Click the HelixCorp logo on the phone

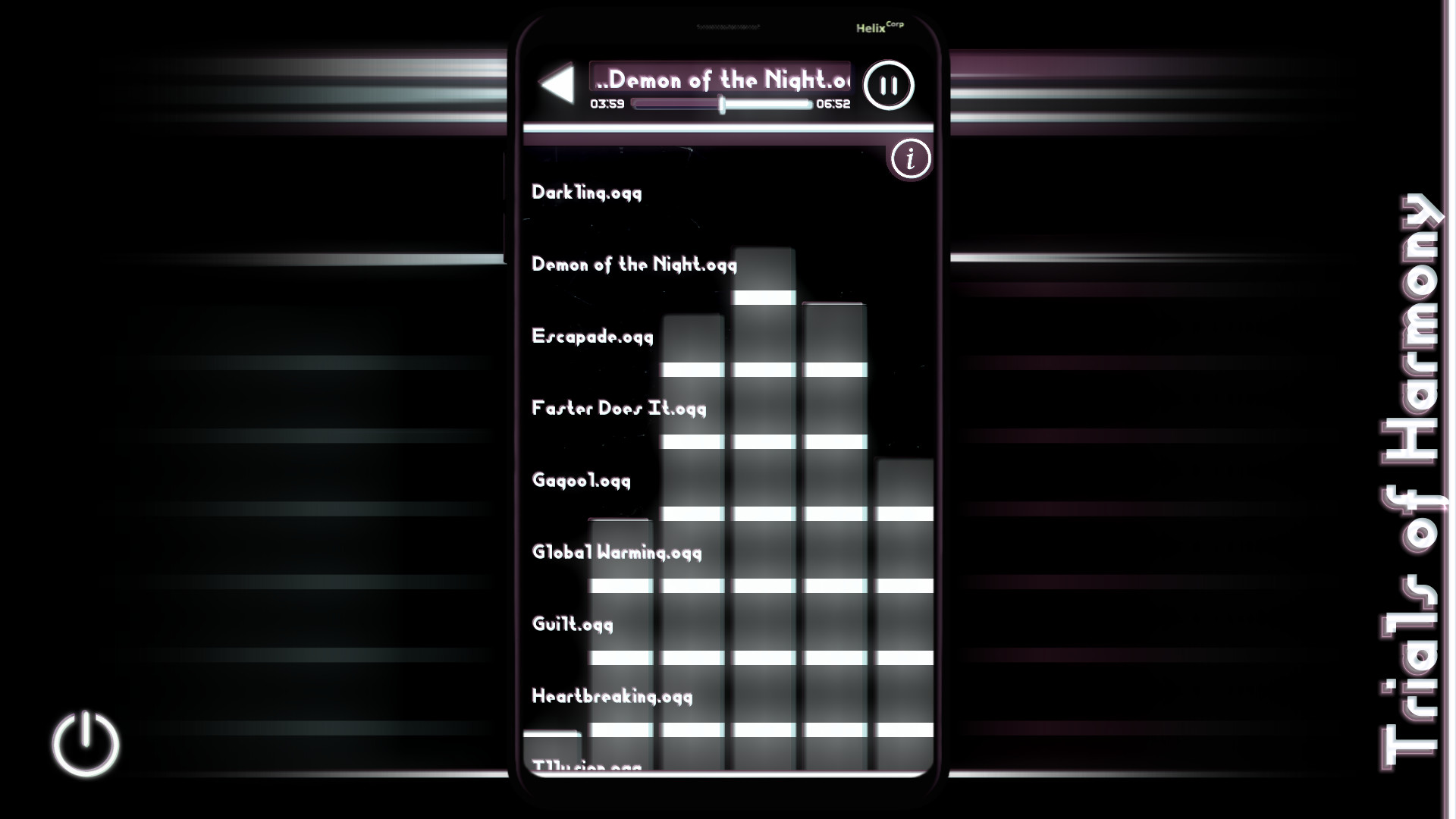(x=878, y=27)
